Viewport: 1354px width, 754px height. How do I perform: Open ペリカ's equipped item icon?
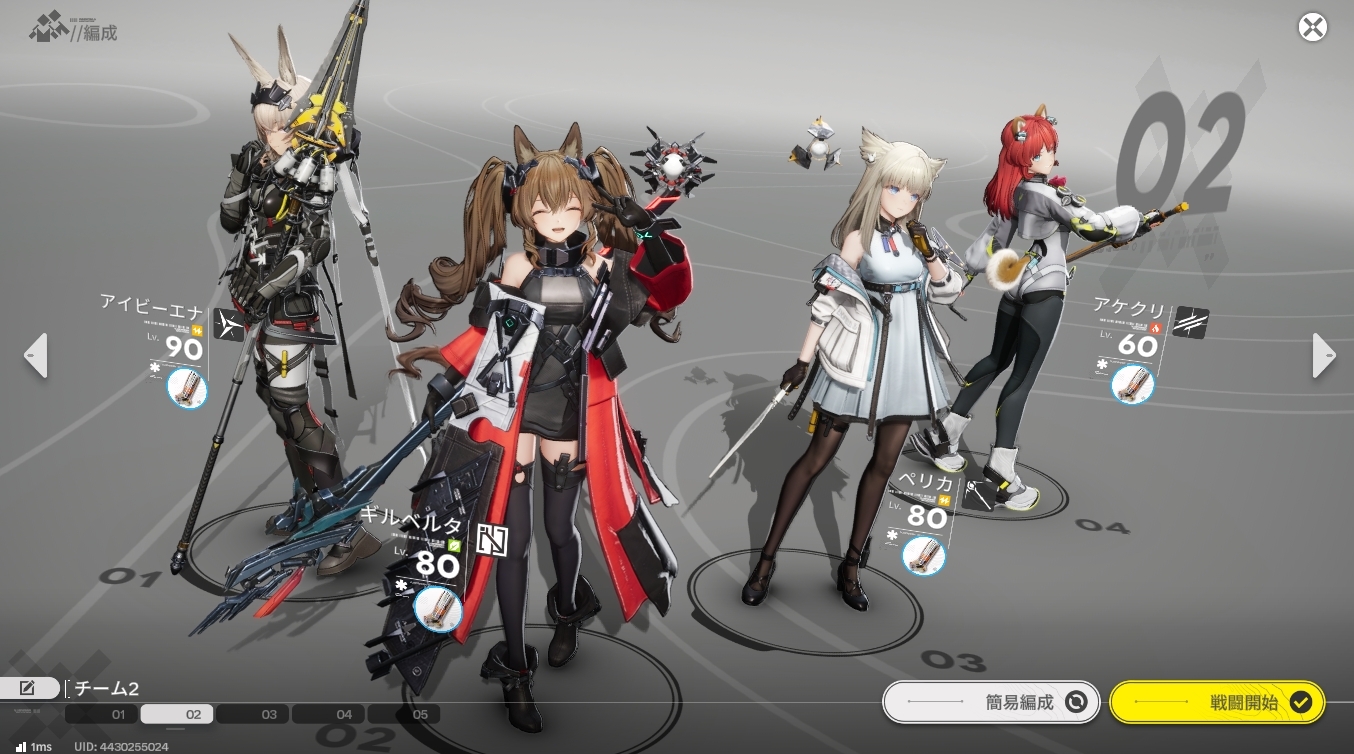tap(923, 555)
